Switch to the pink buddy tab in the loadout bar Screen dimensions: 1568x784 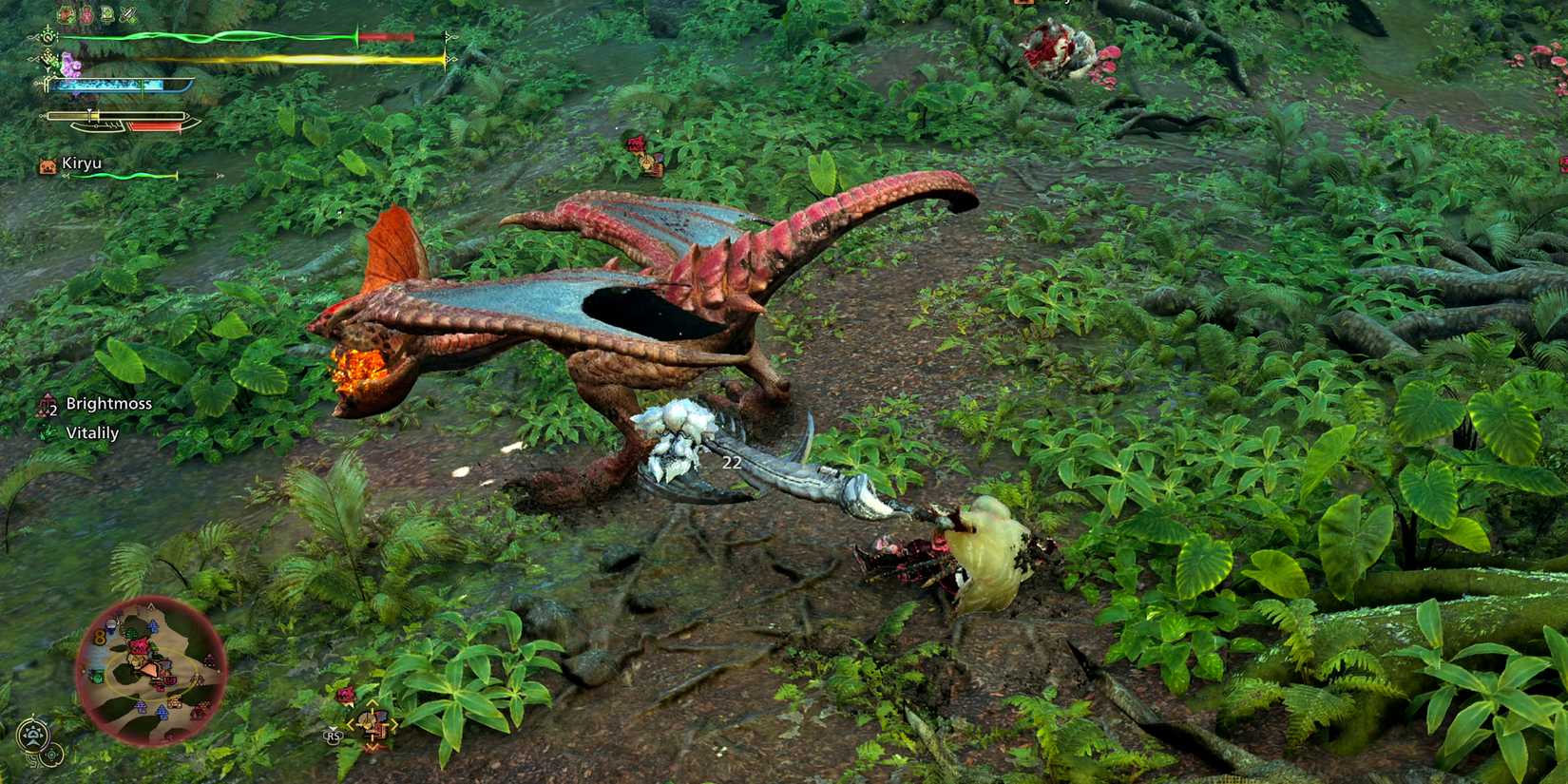pyautogui.click(x=86, y=13)
